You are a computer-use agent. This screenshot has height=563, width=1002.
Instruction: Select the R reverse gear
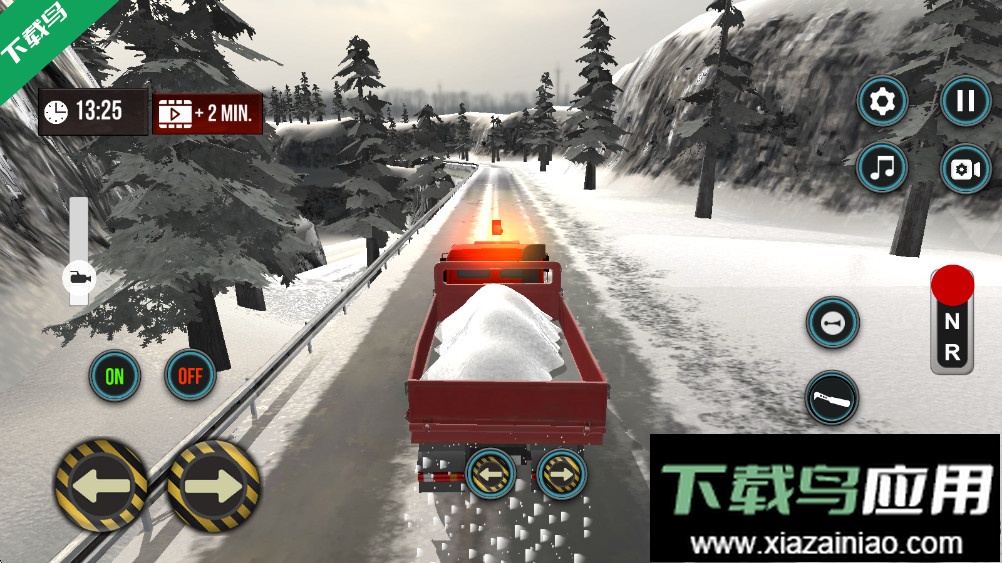tap(952, 352)
